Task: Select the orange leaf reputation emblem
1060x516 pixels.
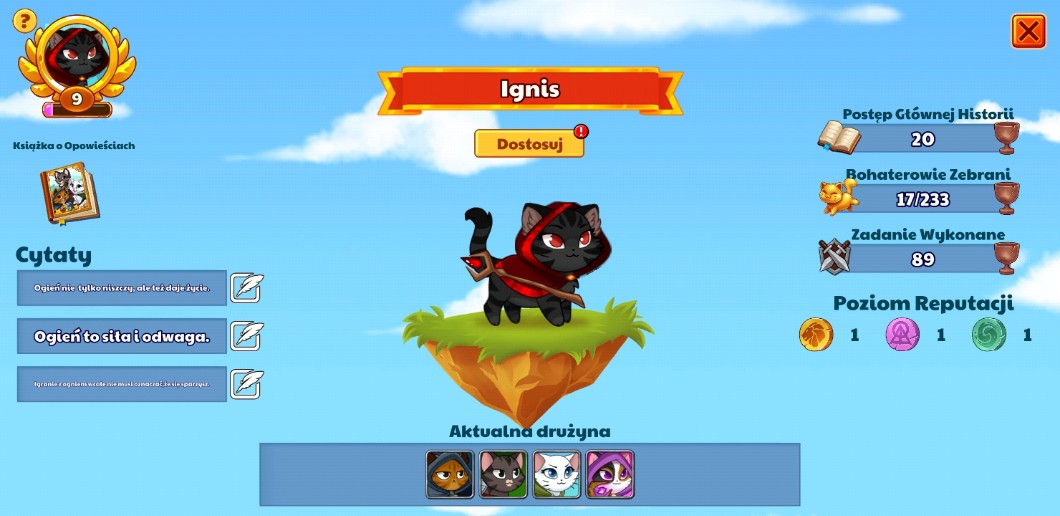Action: tap(816, 334)
